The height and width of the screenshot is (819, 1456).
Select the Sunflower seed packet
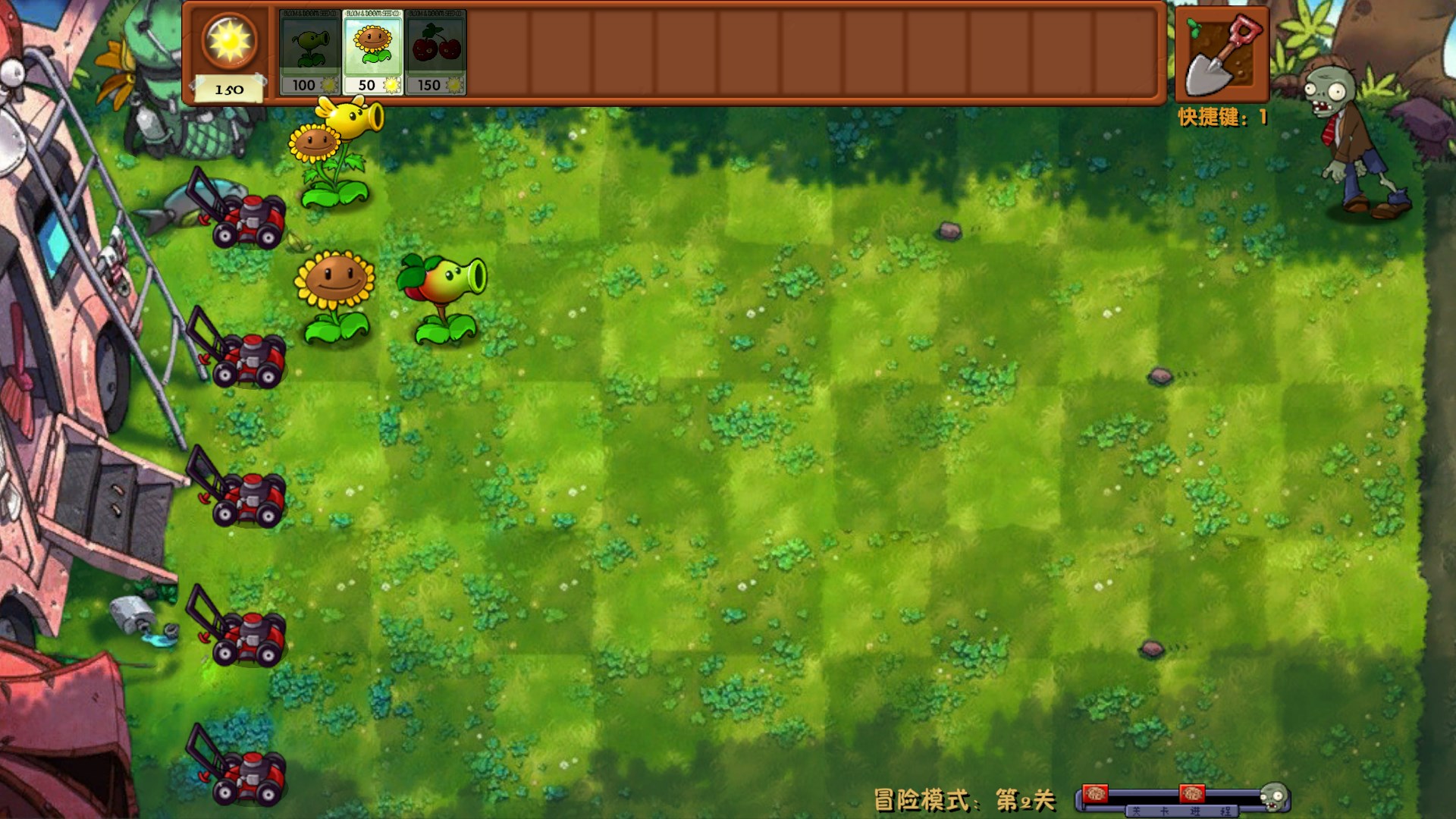click(371, 49)
